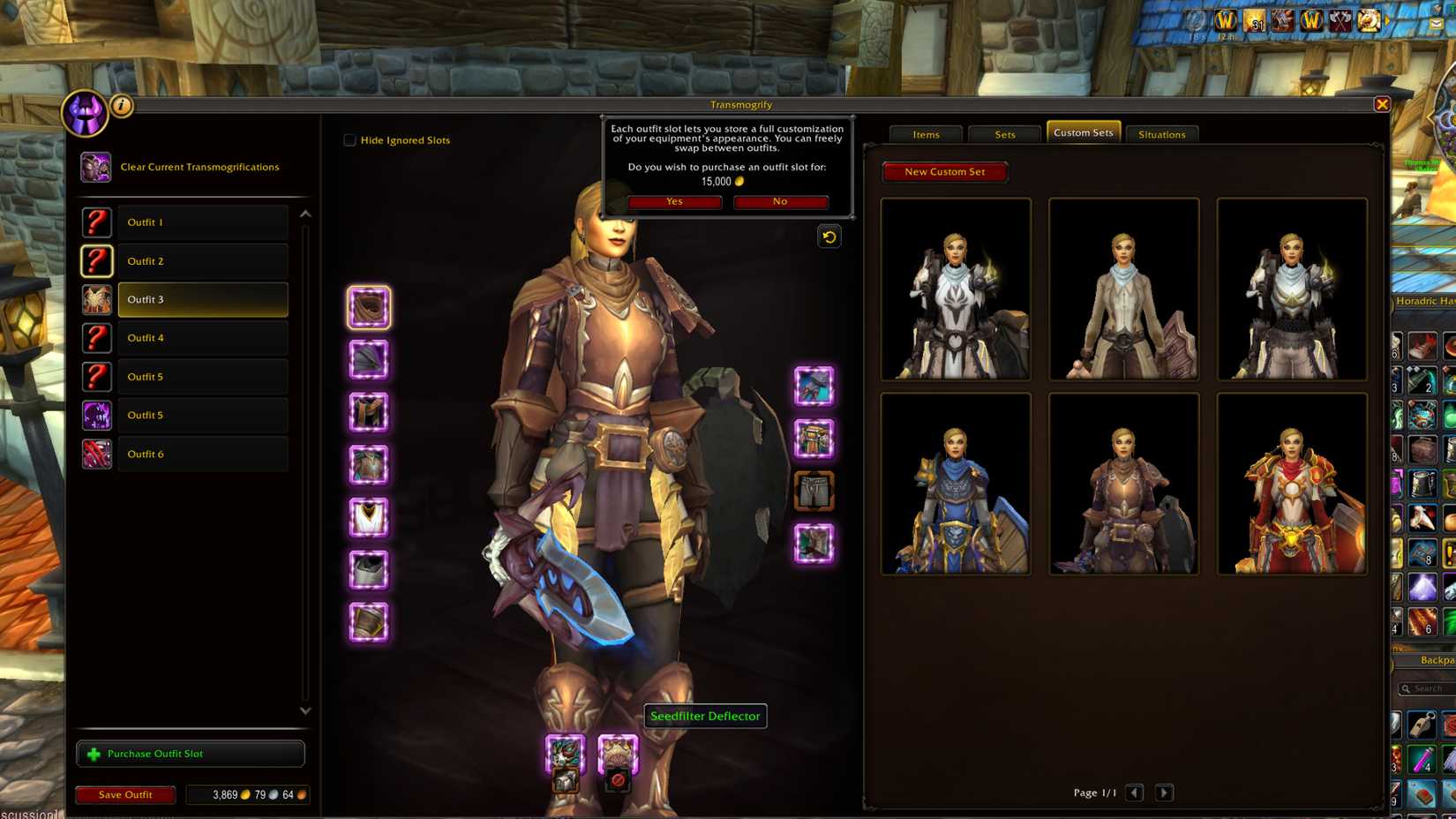Click the New Custom Set button
Image resolution: width=1456 pixels, height=819 pixels.
pyautogui.click(x=944, y=171)
